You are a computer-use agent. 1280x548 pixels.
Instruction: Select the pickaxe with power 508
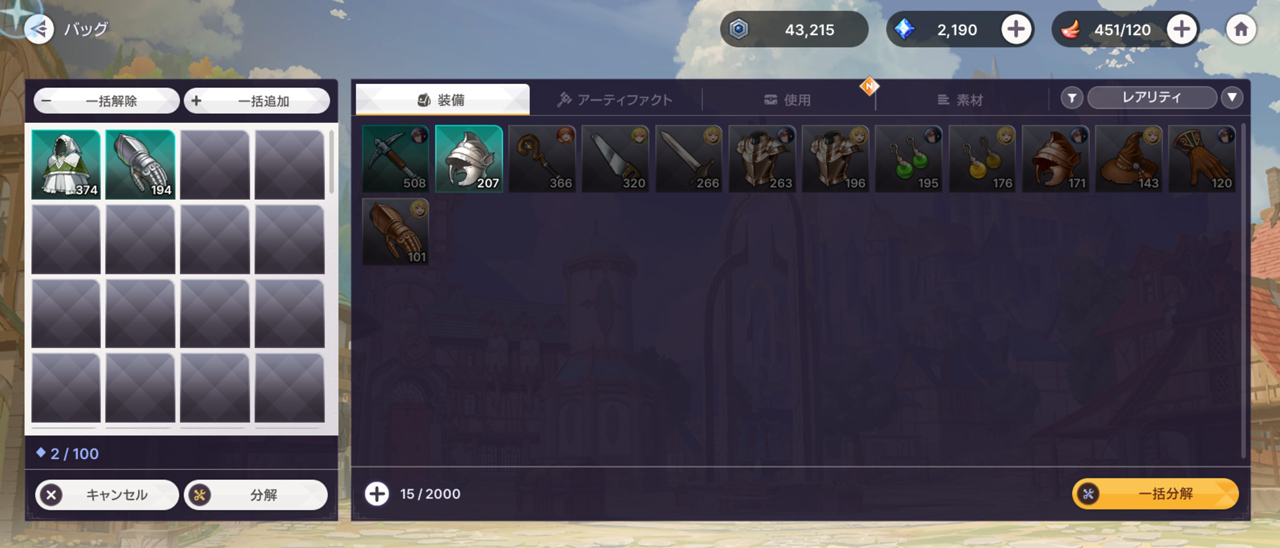click(395, 158)
